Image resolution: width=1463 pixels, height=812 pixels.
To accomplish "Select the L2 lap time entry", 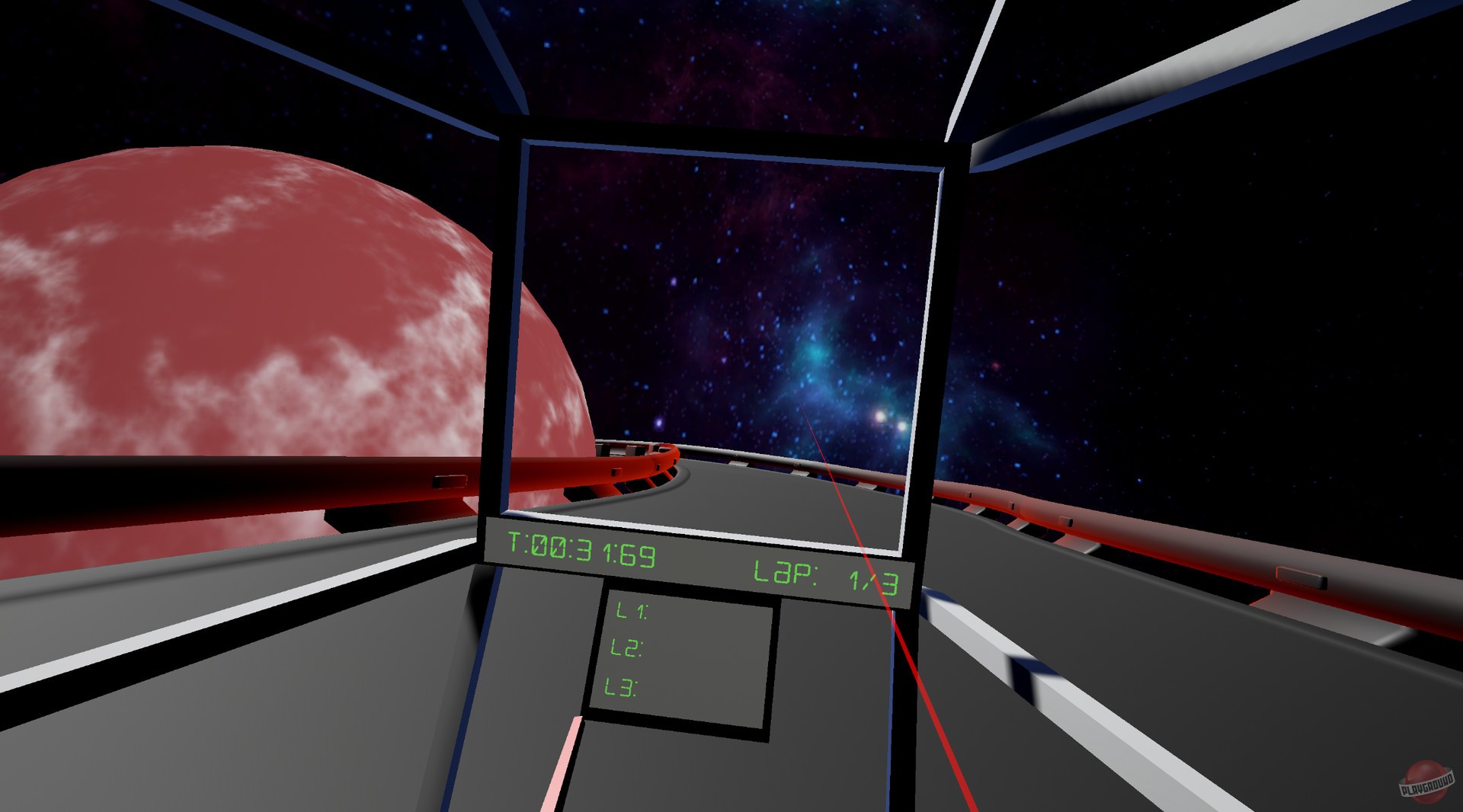I will 625,648.
